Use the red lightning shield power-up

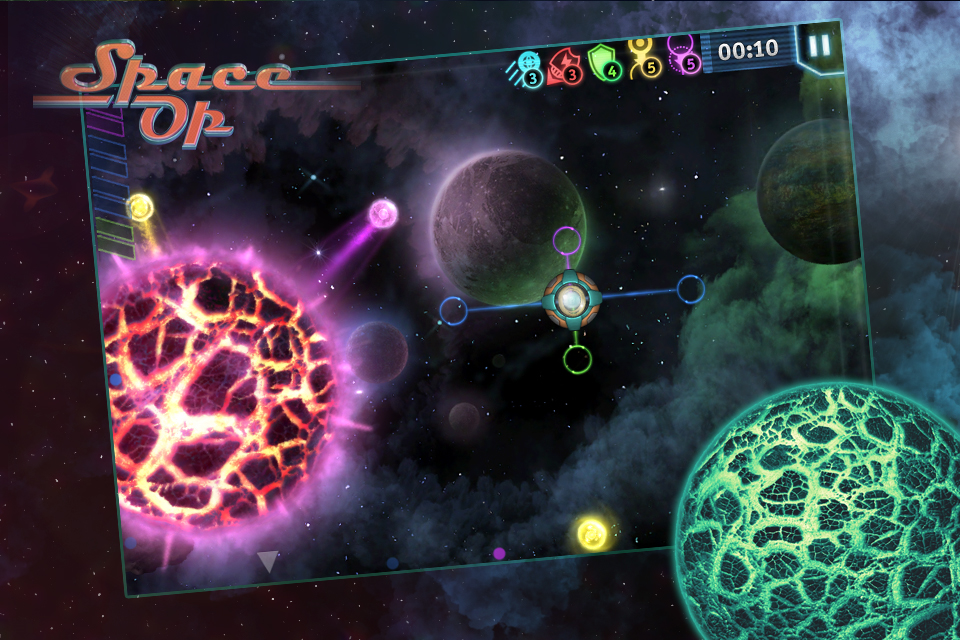point(565,67)
